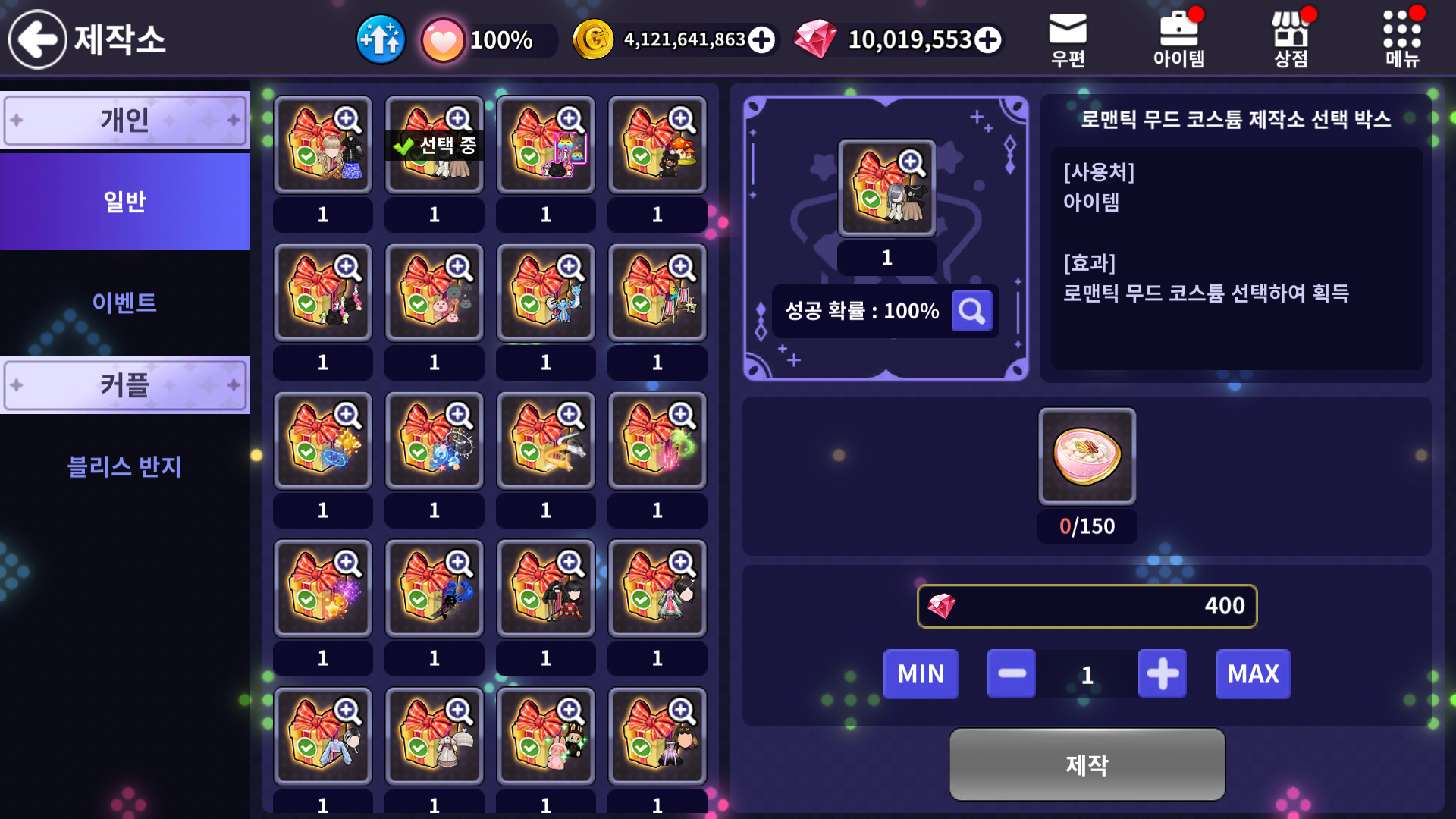The height and width of the screenshot is (819, 1456).
Task: Expand the 커플 section header
Action: [x=125, y=385]
